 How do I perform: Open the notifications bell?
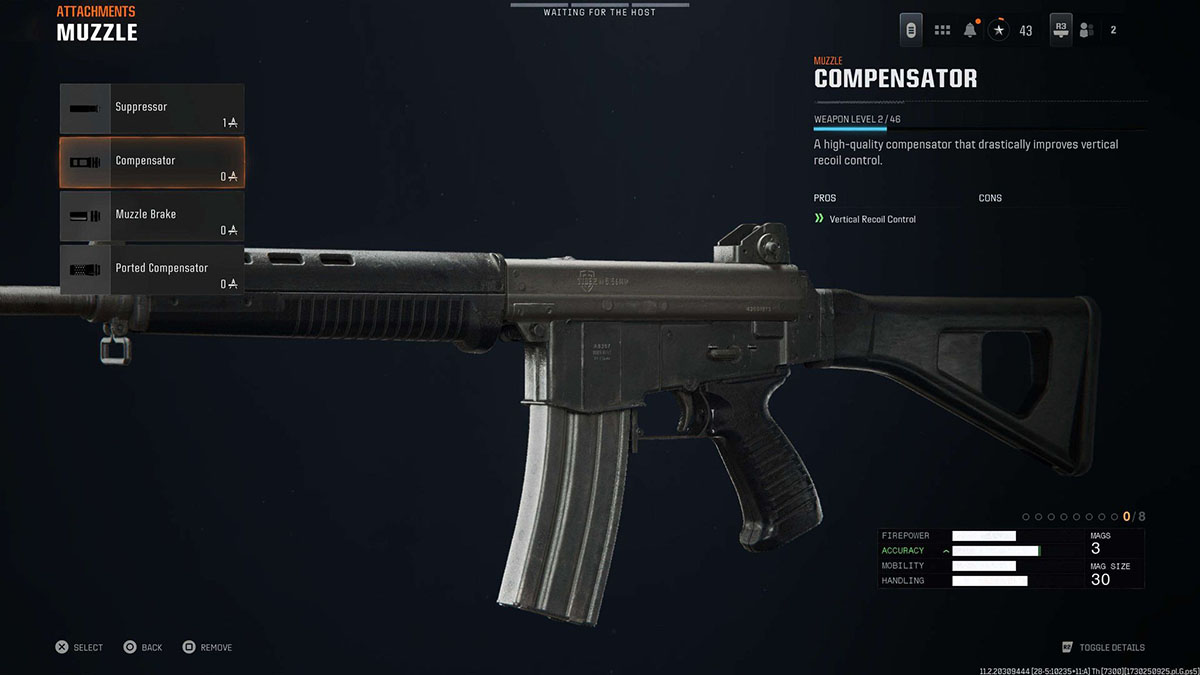[x=970, y=30]
